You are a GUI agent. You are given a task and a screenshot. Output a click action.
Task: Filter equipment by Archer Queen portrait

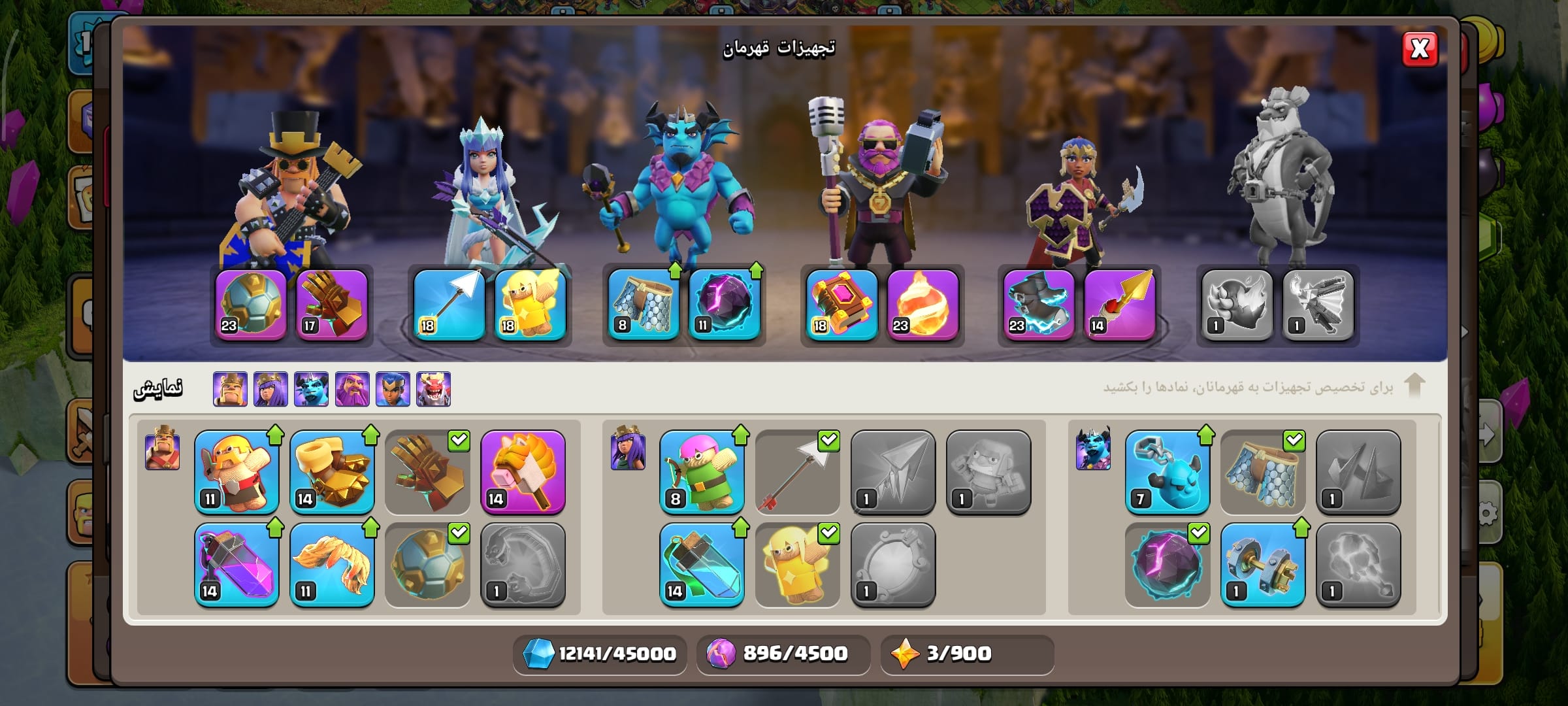[x=270, y=390]
